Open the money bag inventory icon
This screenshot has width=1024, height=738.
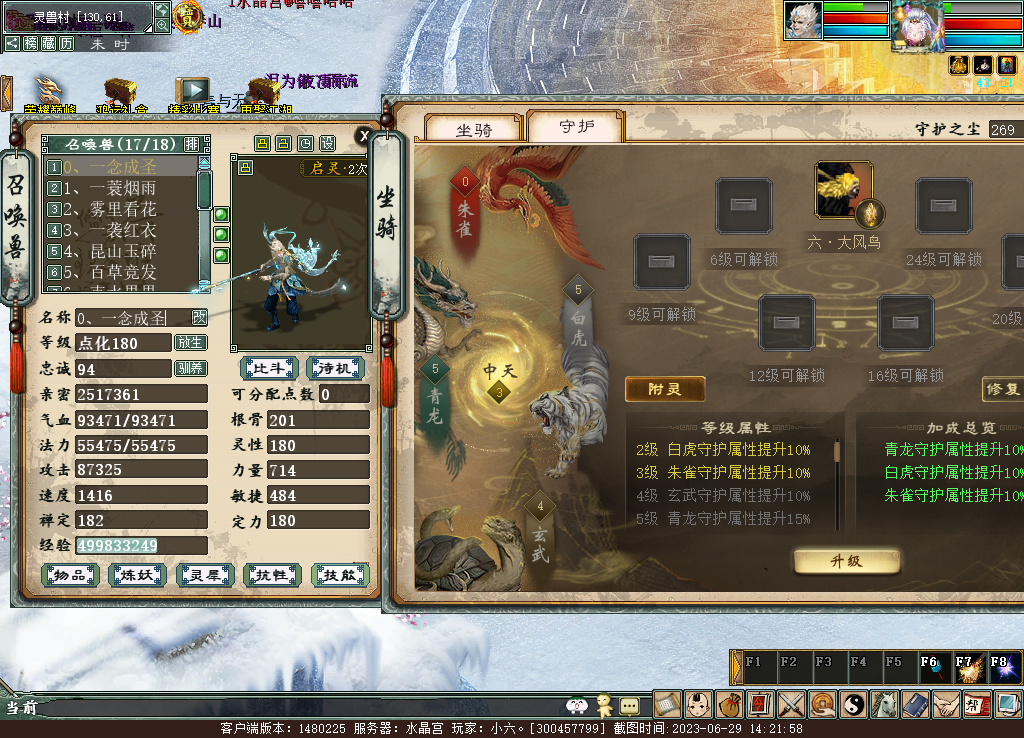pos(729,704)
